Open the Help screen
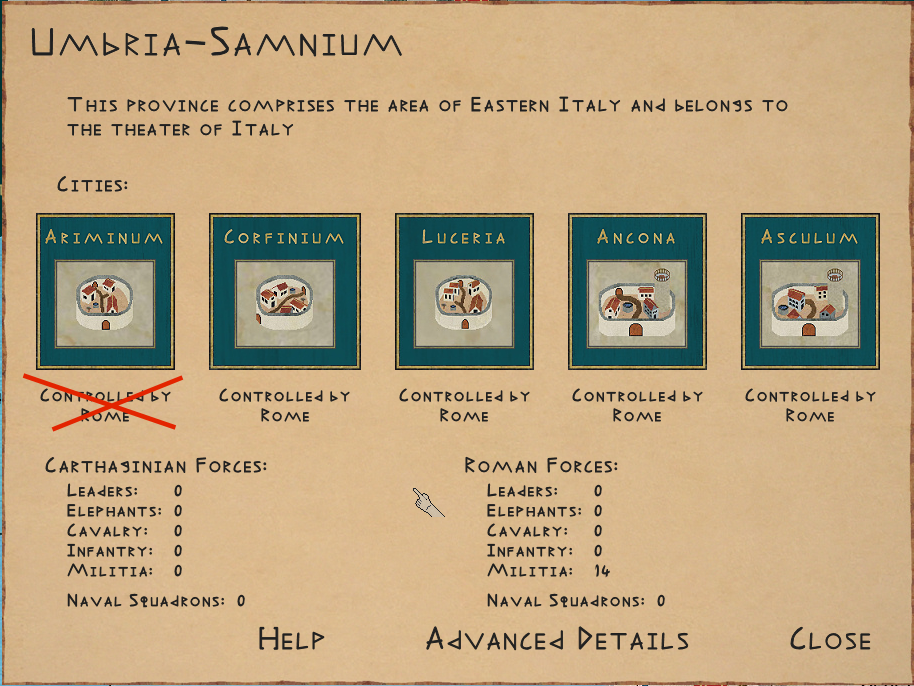Viewport: 914px width, 686px height. click(x=291, y=640)
